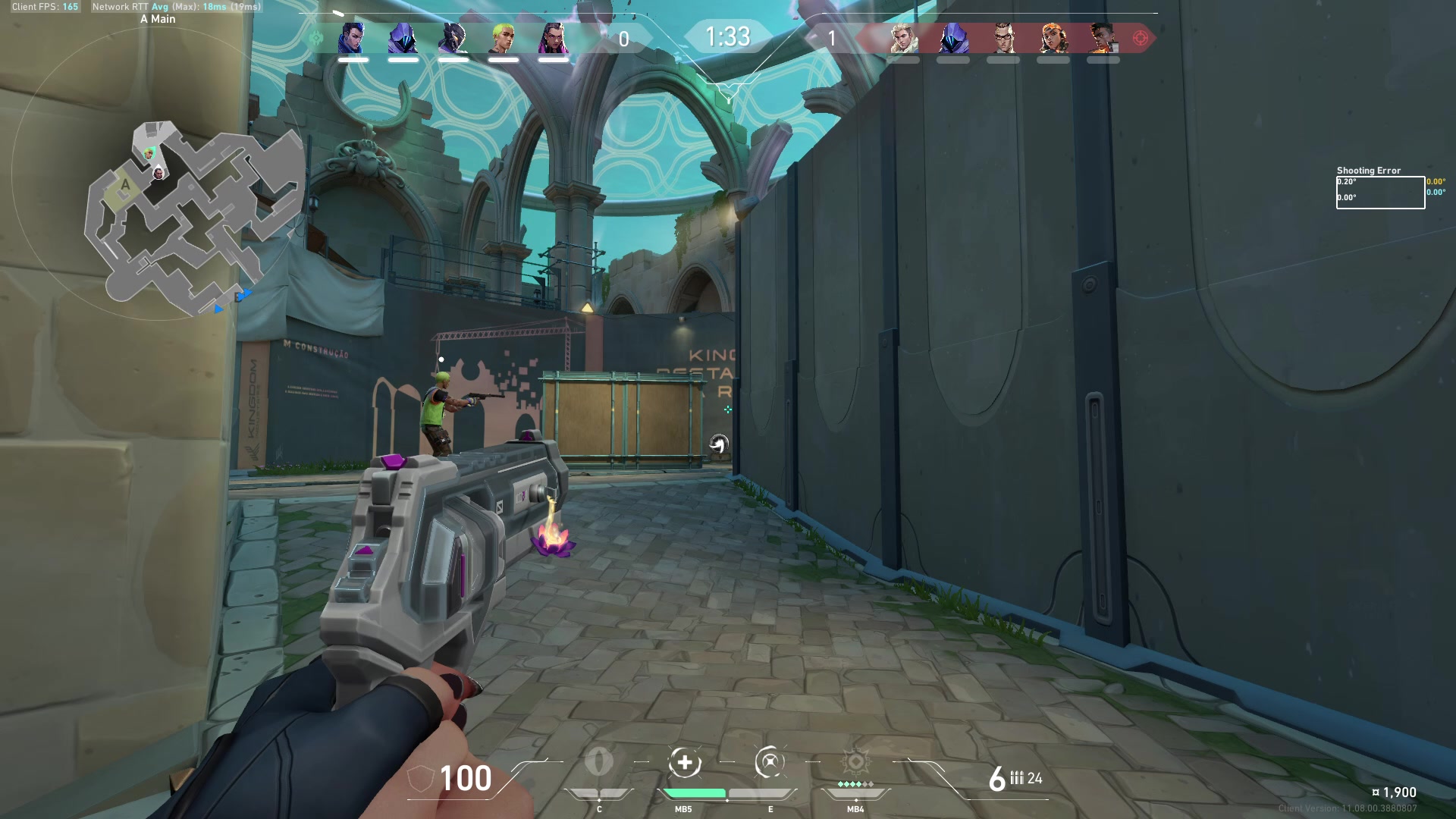
Task: Select the blonde agent portrait on enemy team
Action: click(903, 38)
